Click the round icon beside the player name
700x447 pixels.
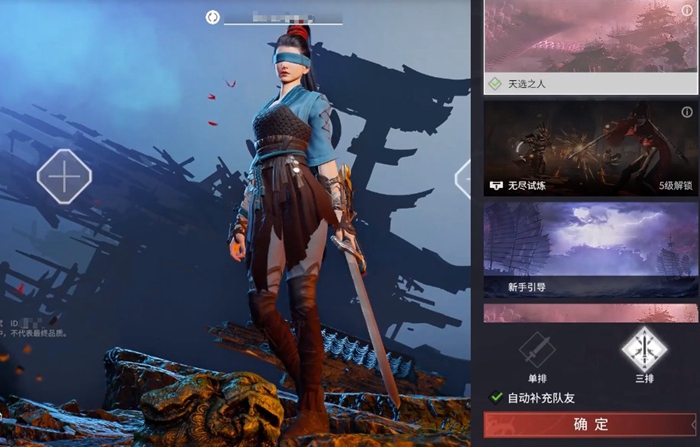tap(212, 17)
